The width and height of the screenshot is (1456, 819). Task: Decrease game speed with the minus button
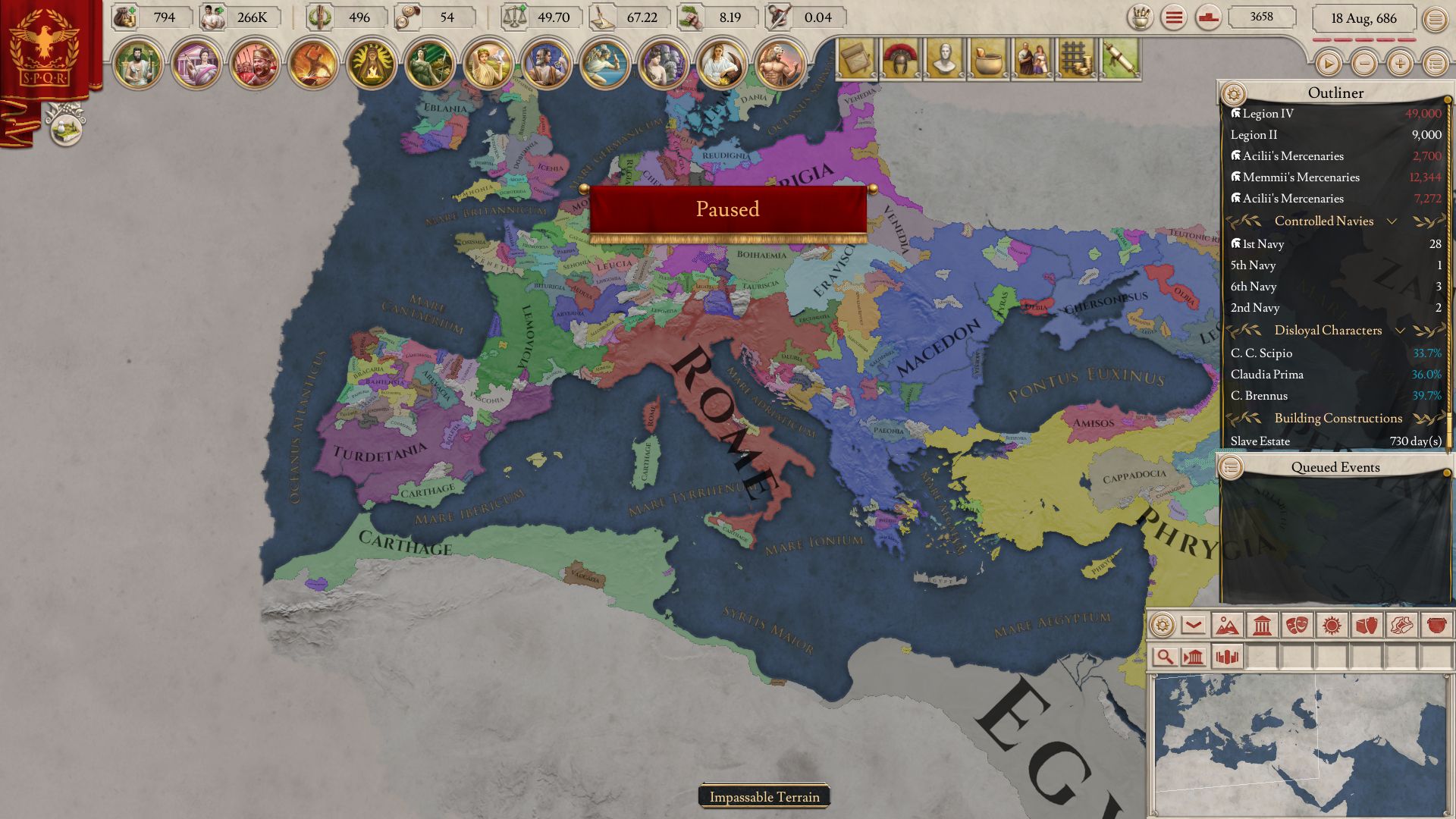[1364, 64]
